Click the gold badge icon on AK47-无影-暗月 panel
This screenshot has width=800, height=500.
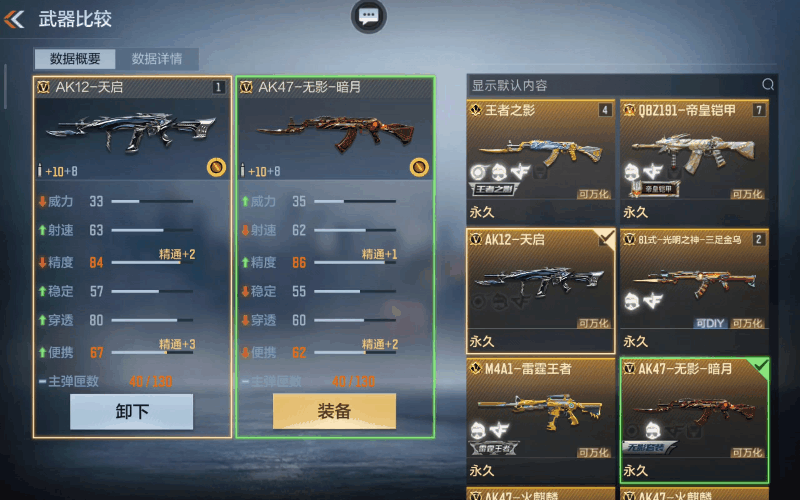(420, 167)
